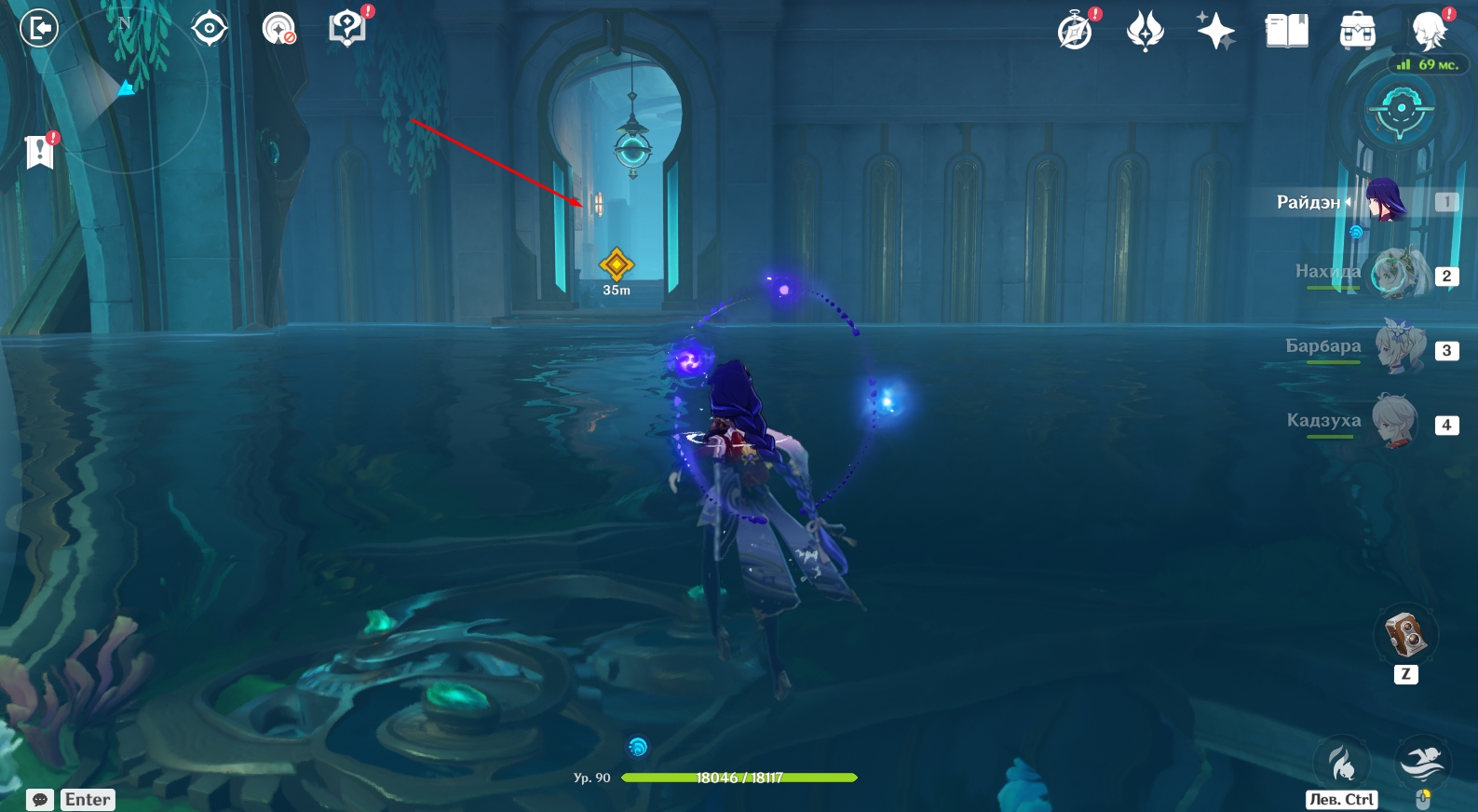Image resolution: width=1478 pixels, height=812 pixels.
Task: Select the yellow quest marker showing 35m
Action: coord(617,265)
